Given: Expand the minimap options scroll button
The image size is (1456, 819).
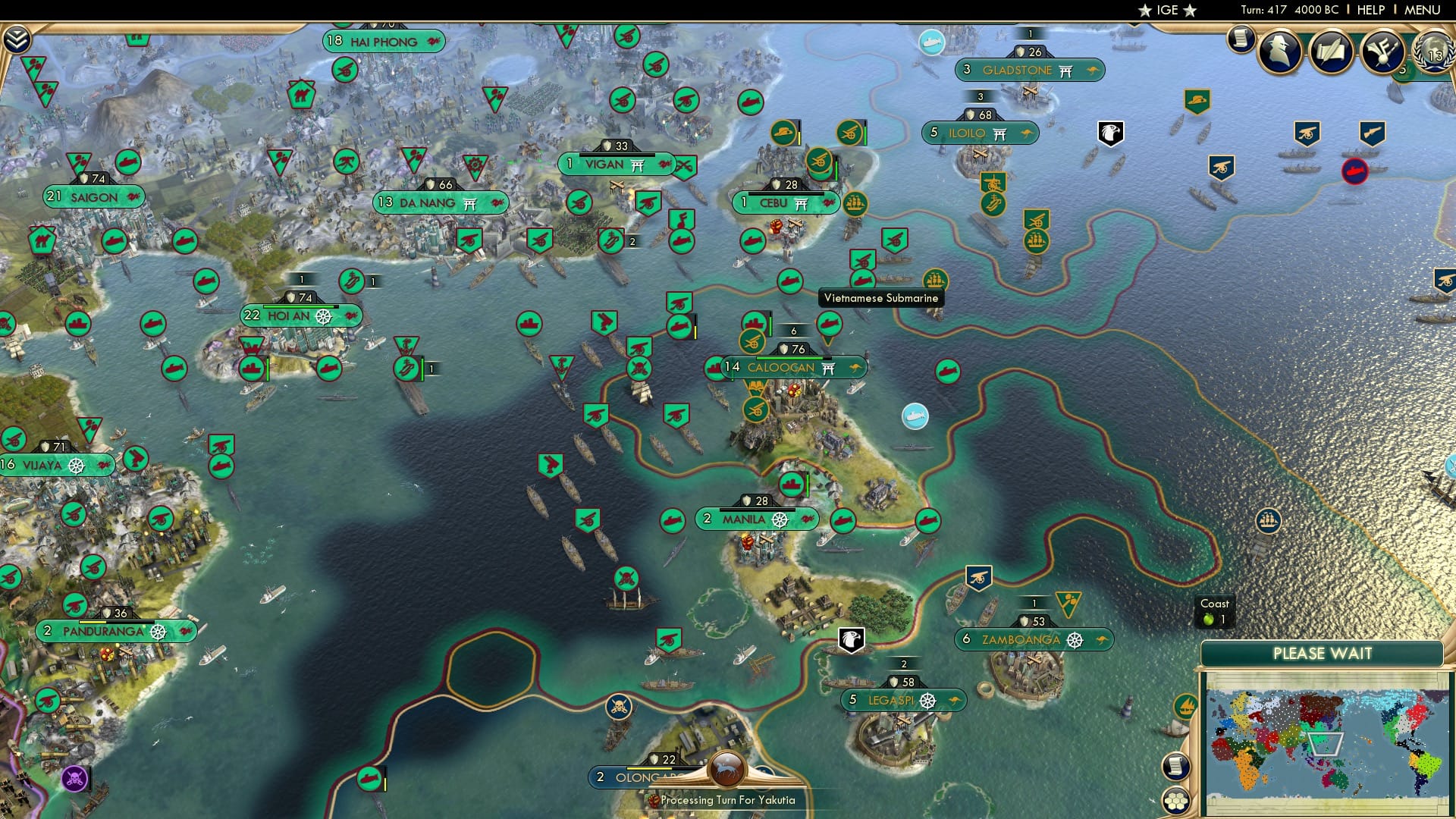Looking at the screenshot, I should click(1177, 767).
